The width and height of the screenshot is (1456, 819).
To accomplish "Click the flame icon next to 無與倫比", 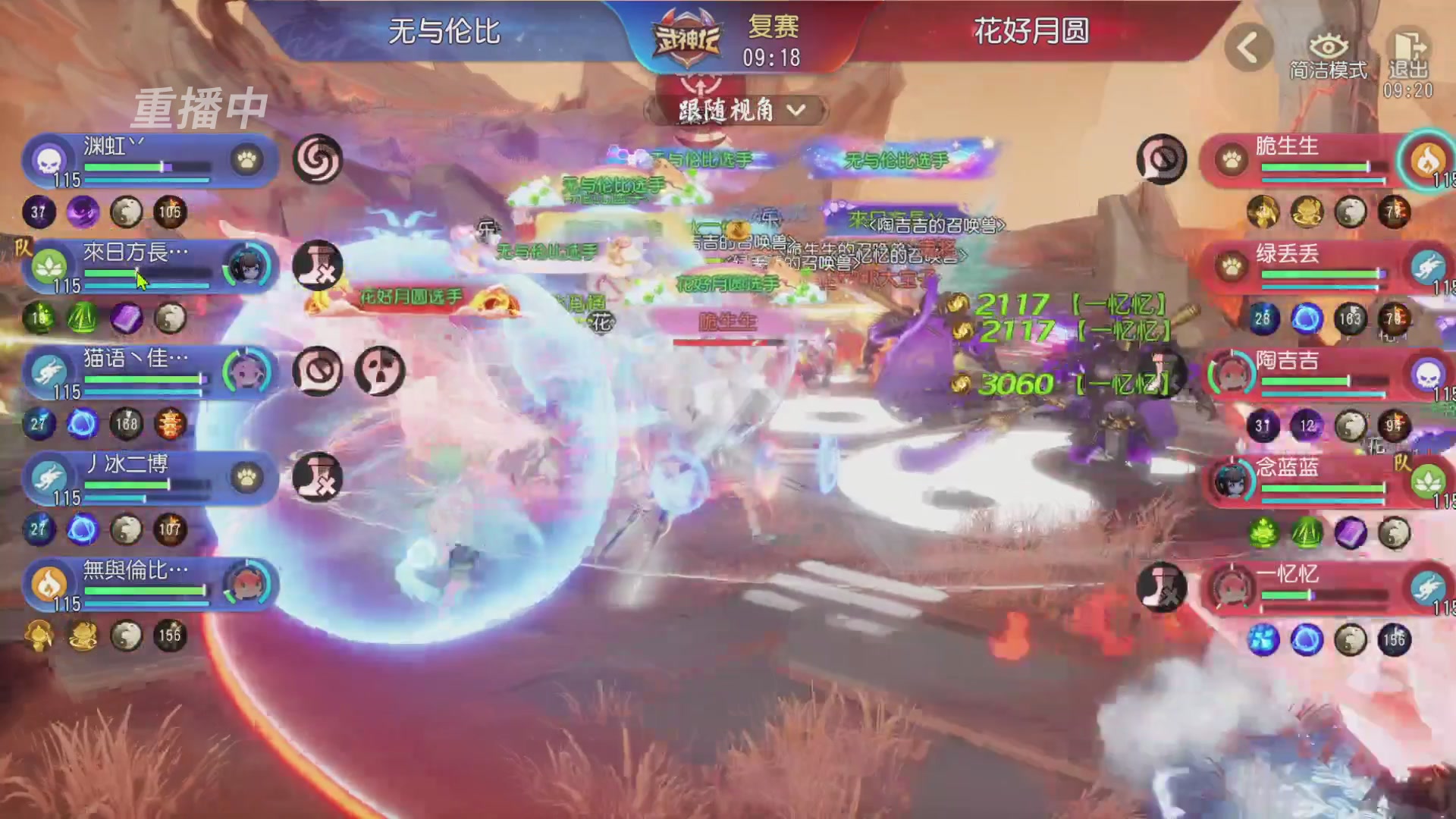I will pos(47,585).
